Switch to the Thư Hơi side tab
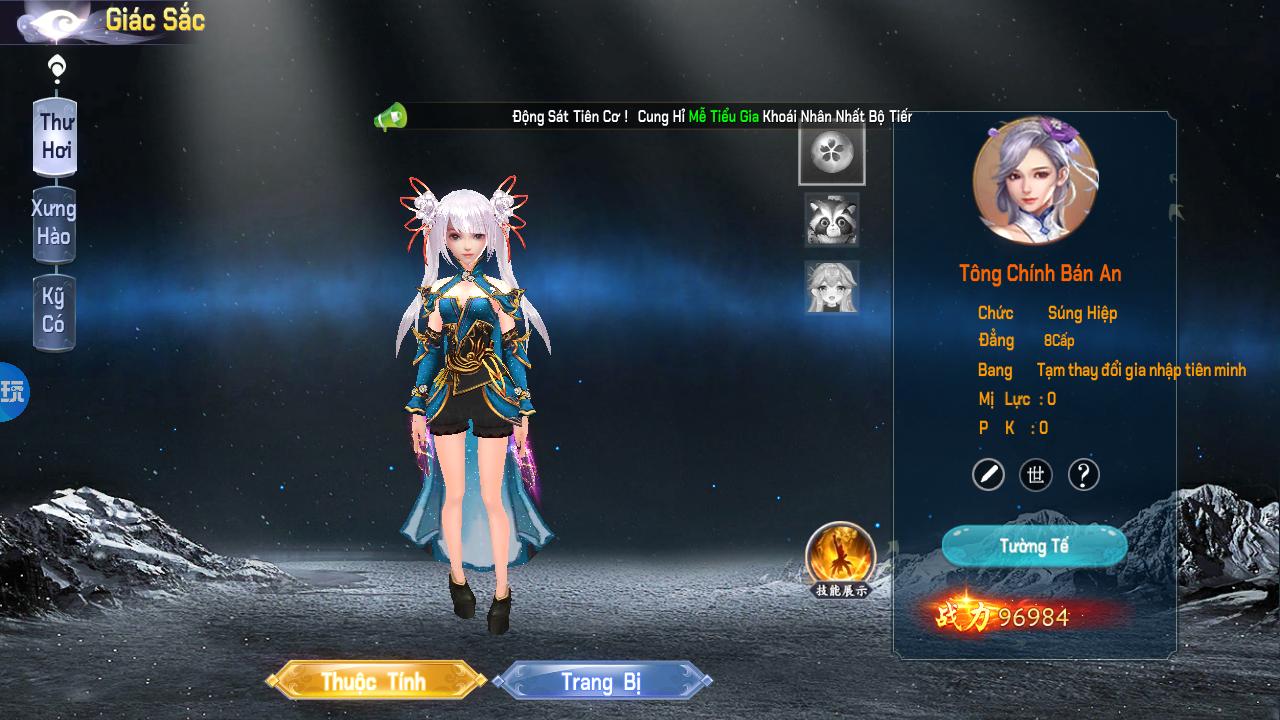Screen dimensions: 1280x720 click(x=55, y=137)
